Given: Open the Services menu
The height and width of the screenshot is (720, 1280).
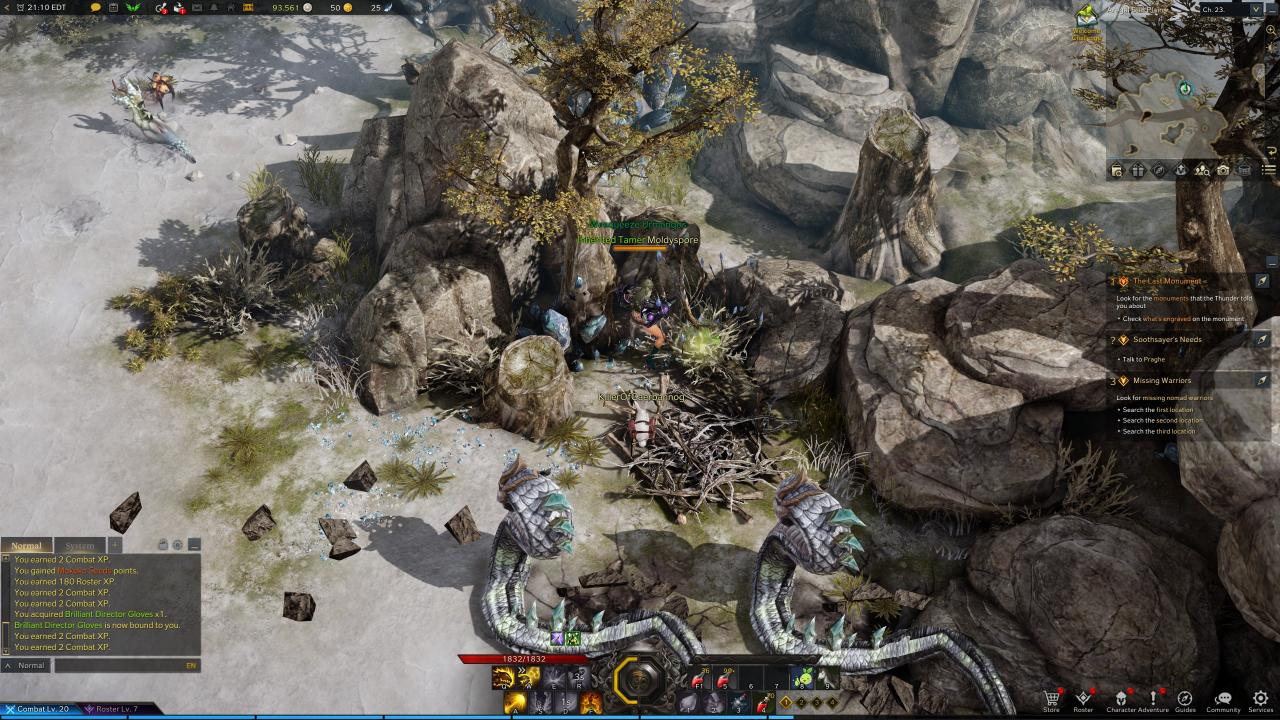Looking at the screenshot, I should 1260,698.
